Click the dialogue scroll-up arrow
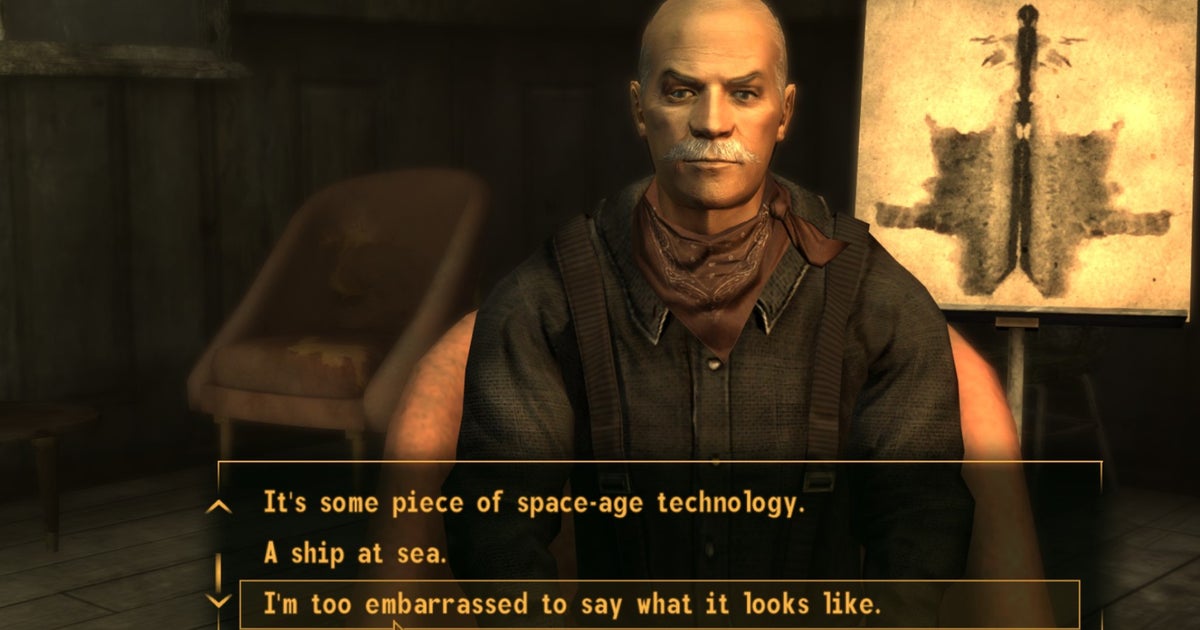1200x630 pixels. pos(218,507)
